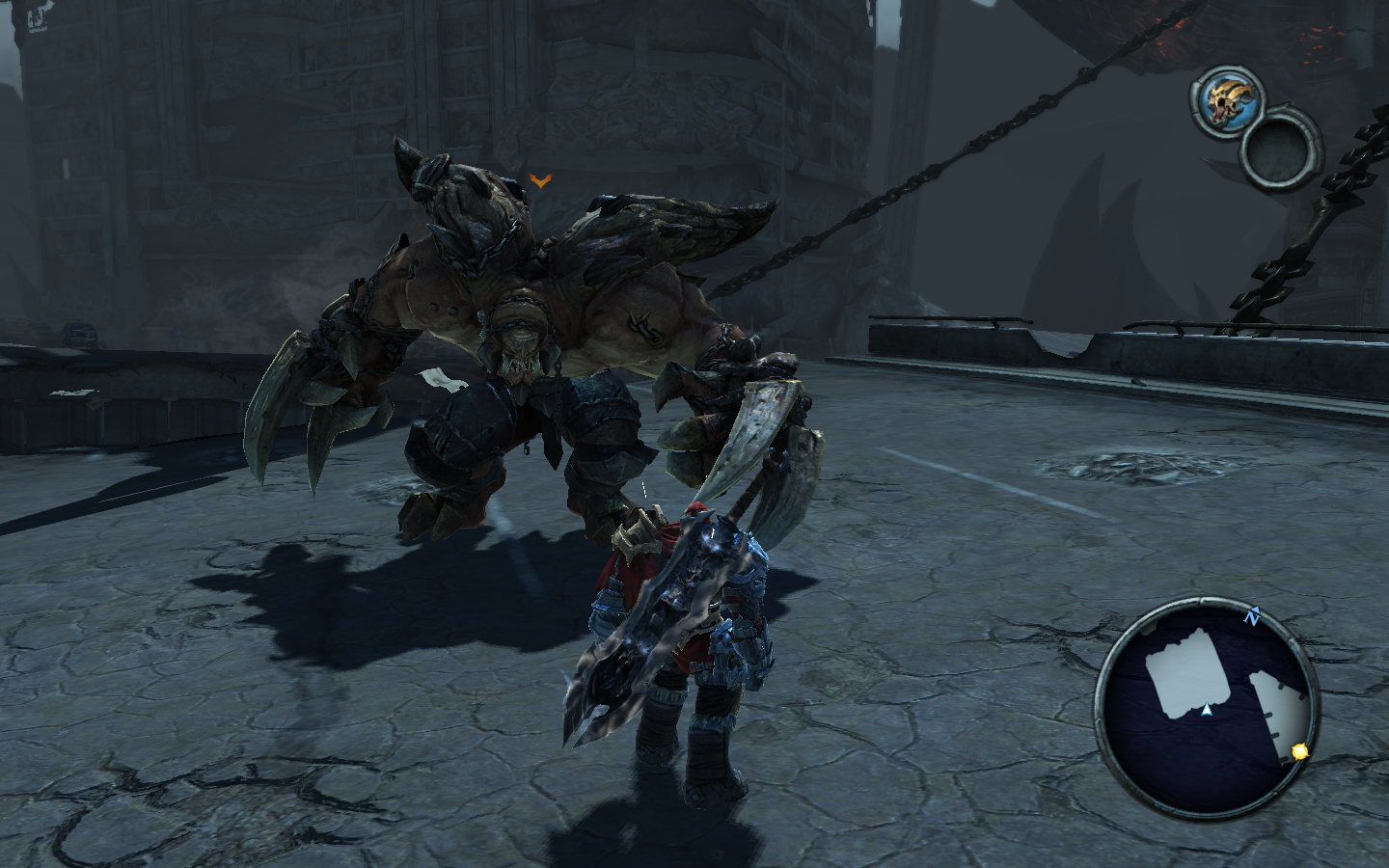This screenshot has height=868, width=1389.
Task: Click the skull gauntlet gear icon
Action: point(1222,99)
